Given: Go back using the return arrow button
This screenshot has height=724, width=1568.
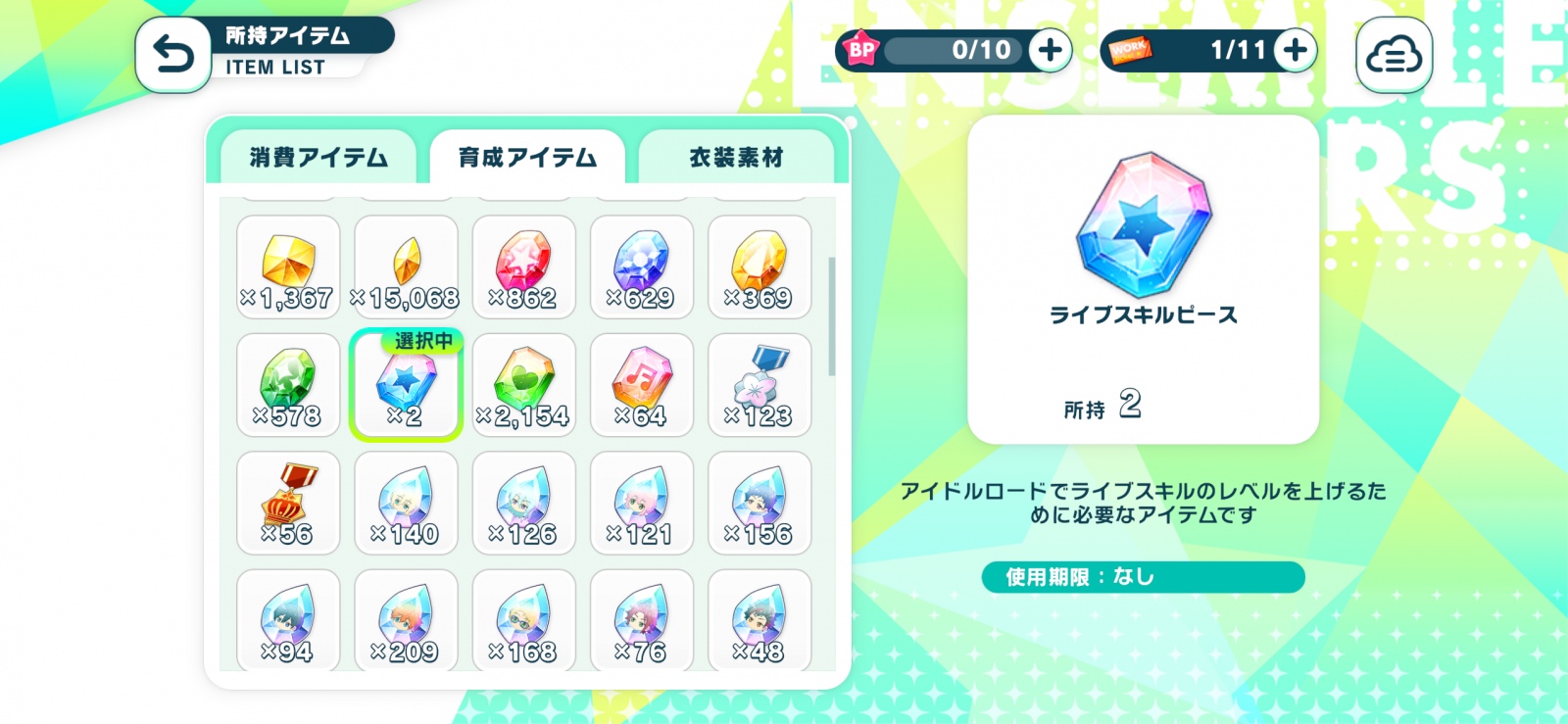Looking at the screenshot, I should pos(173,55).
